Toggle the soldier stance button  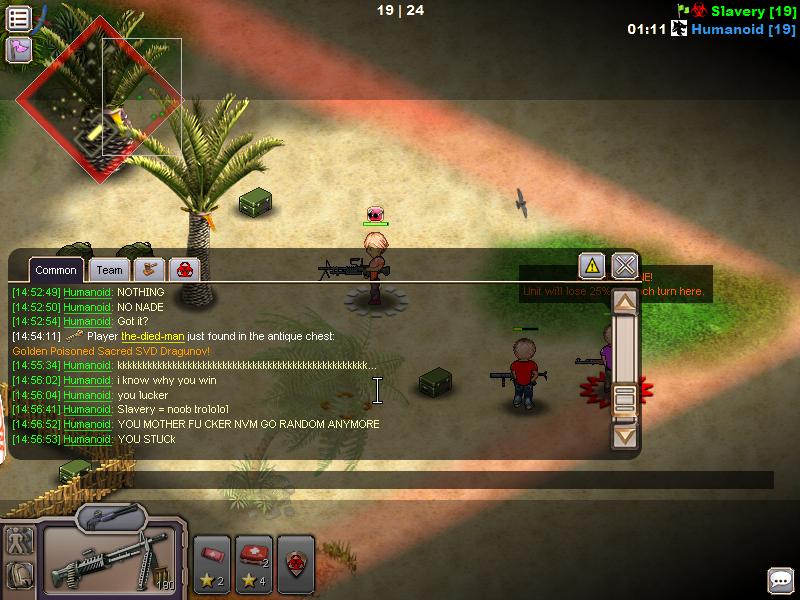pyautogui.click(x=20, y=541)
